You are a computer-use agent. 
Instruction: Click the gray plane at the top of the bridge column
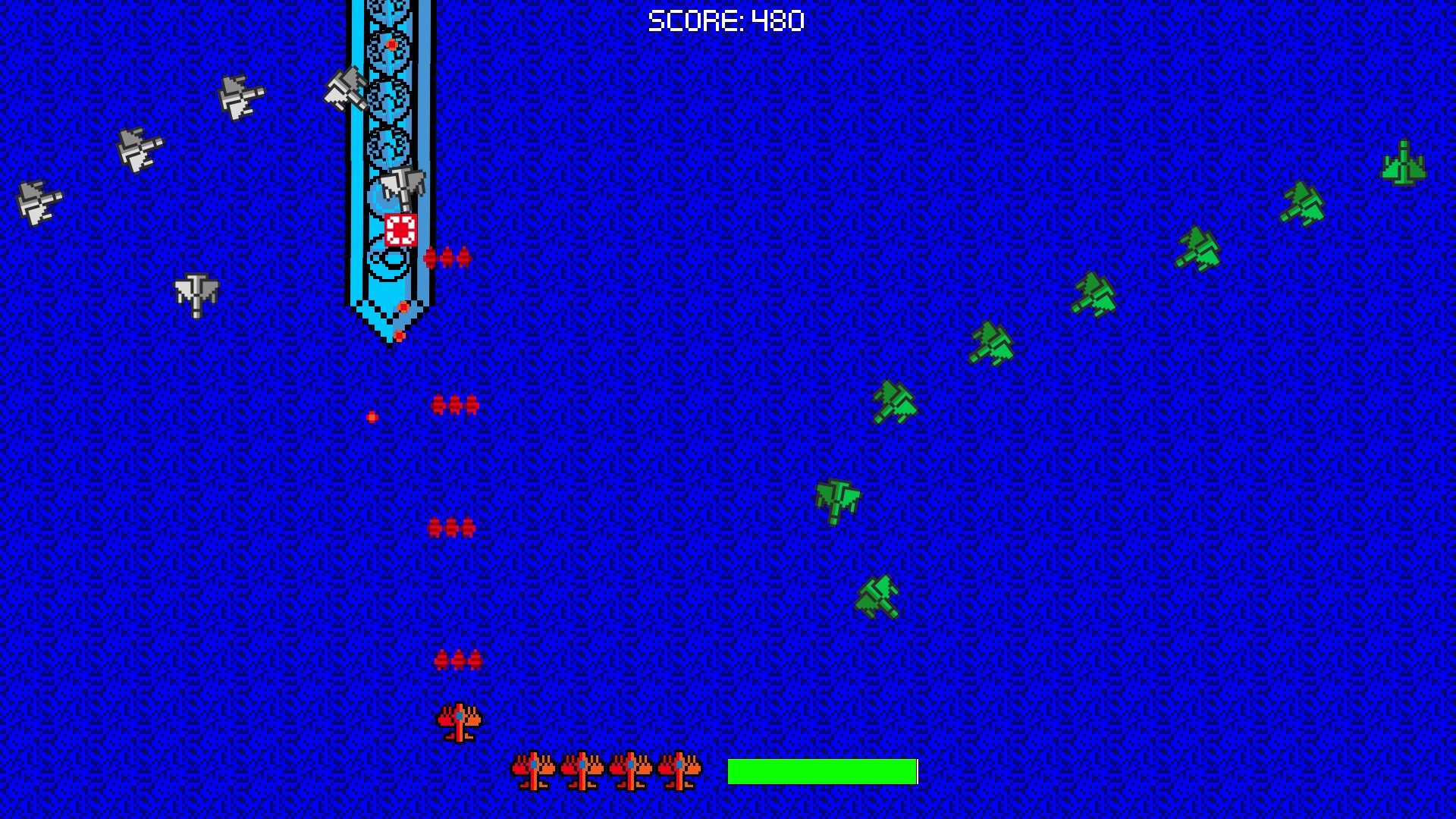tap(347, 87)
